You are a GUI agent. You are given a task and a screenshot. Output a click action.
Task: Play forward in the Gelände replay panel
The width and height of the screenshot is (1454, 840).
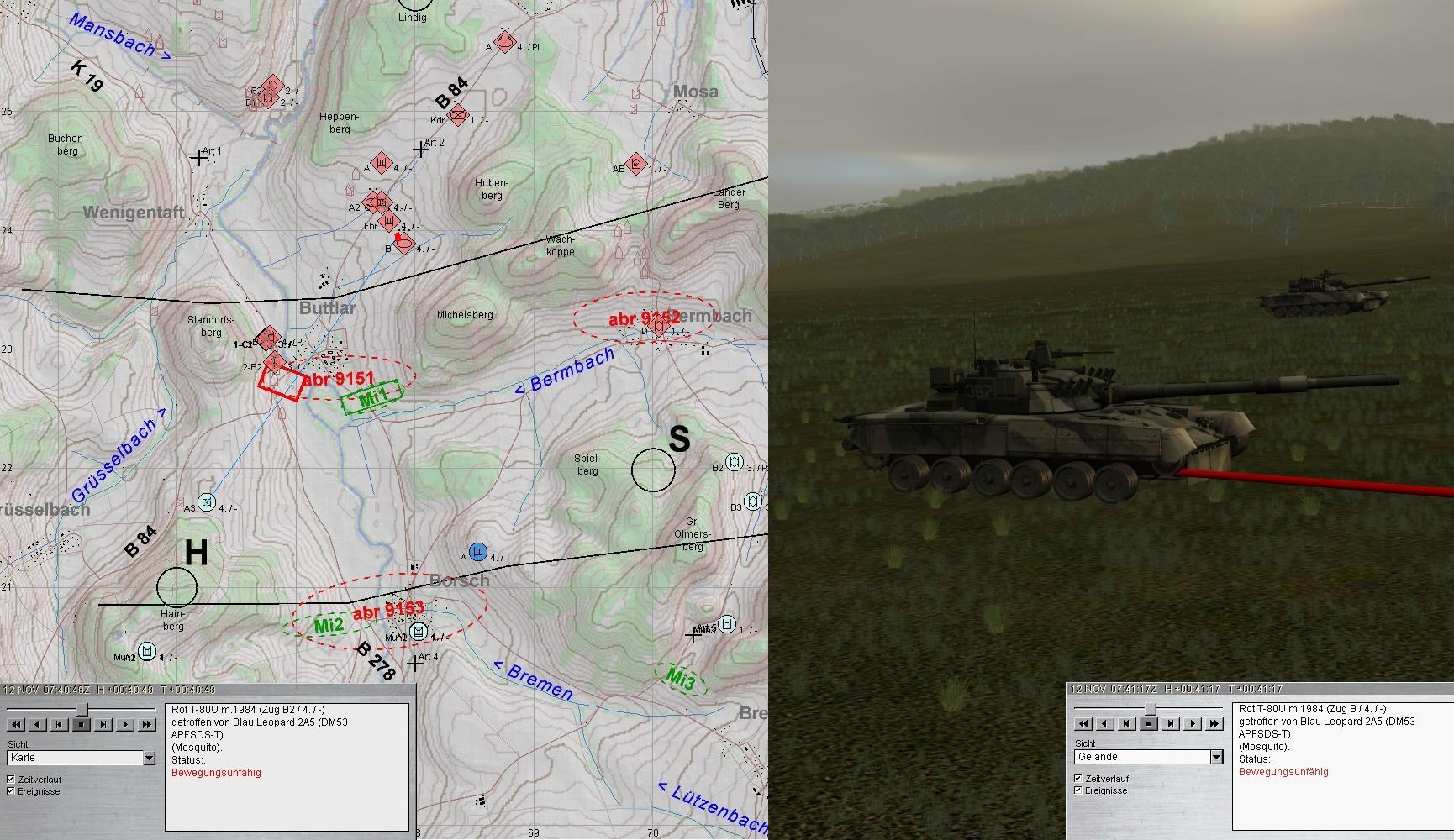1193,723
